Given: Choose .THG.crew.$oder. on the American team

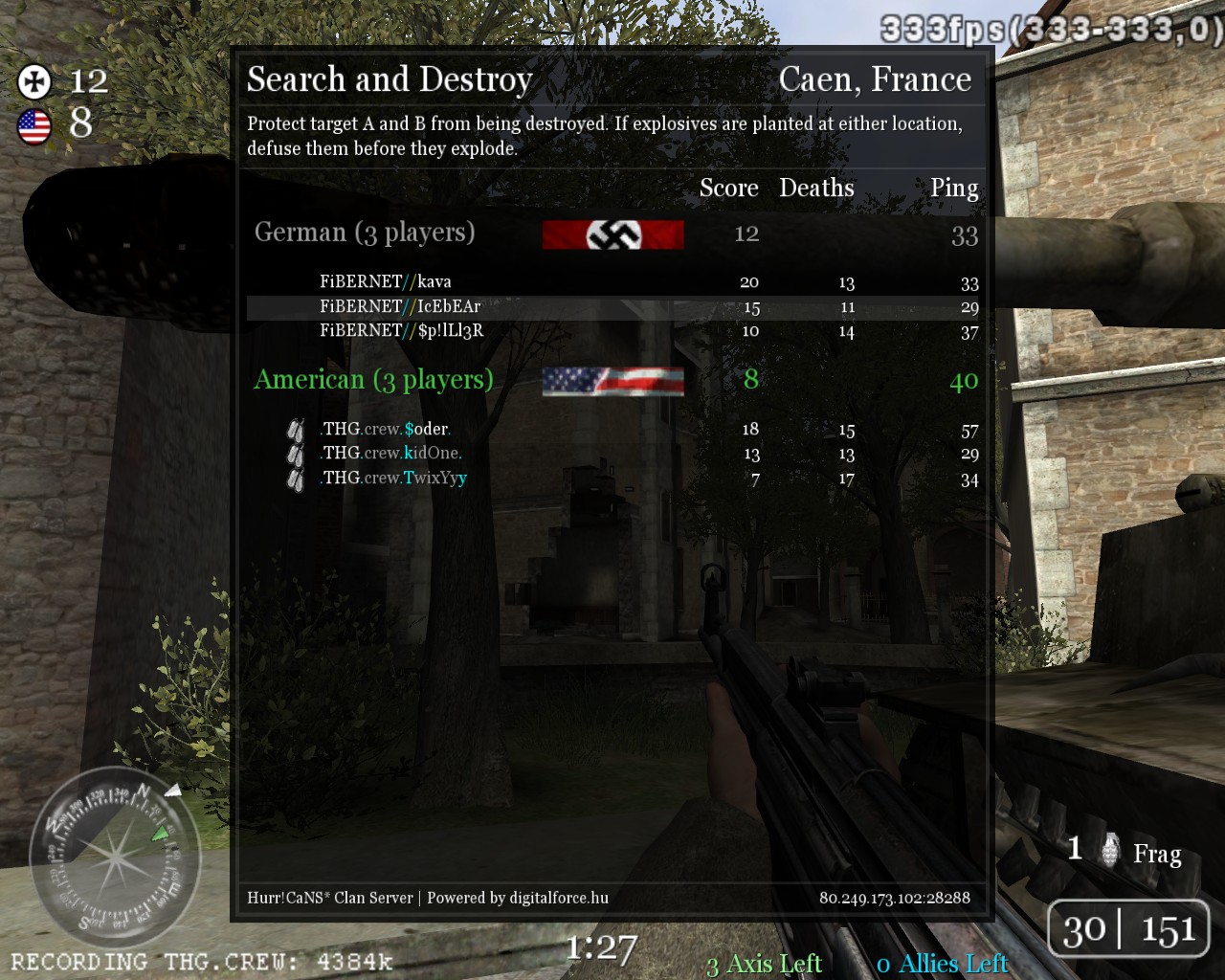Looking at the screenshot, I should 386,429.
